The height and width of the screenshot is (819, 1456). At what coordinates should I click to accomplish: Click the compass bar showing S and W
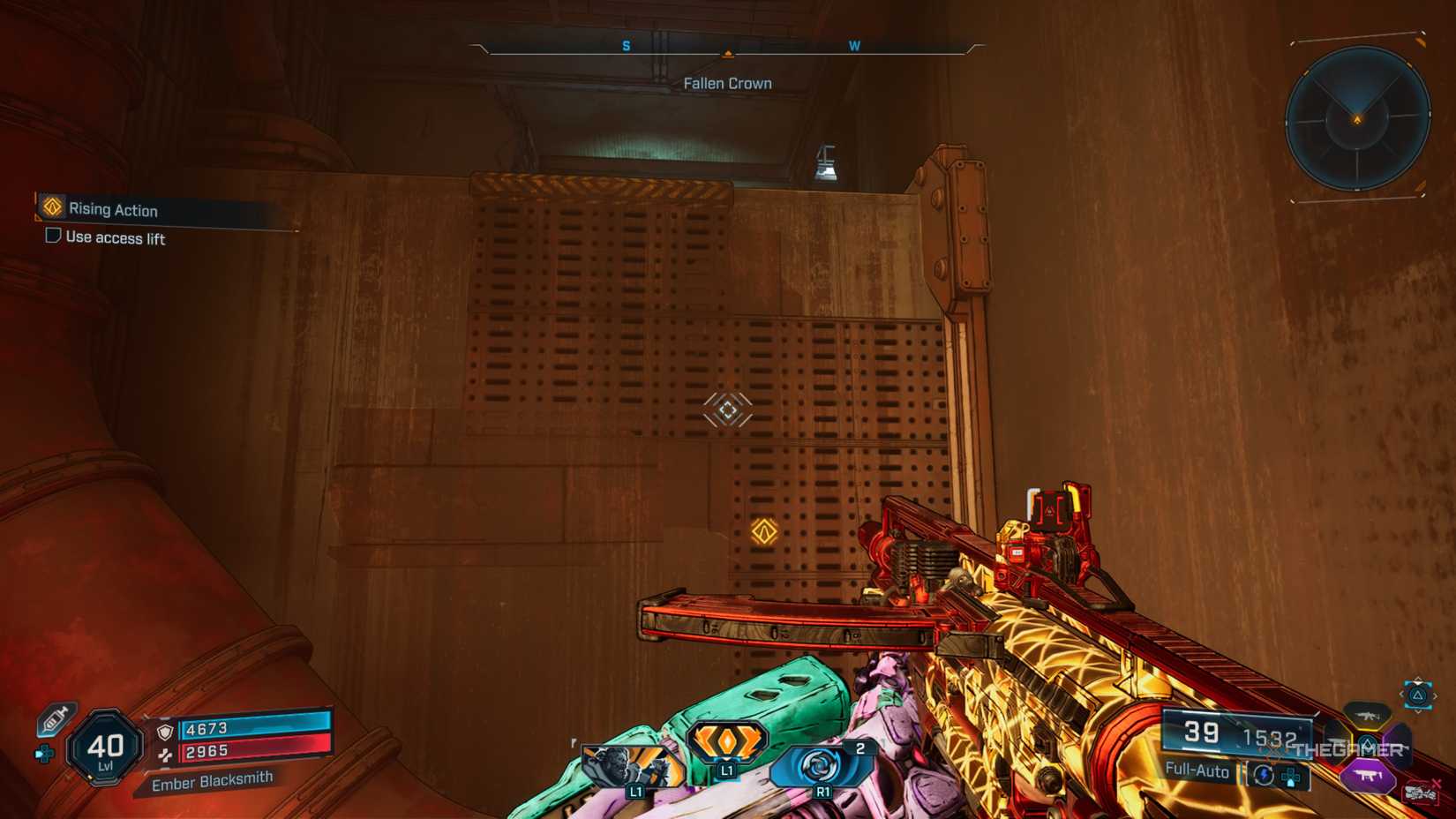pos(728,47)
